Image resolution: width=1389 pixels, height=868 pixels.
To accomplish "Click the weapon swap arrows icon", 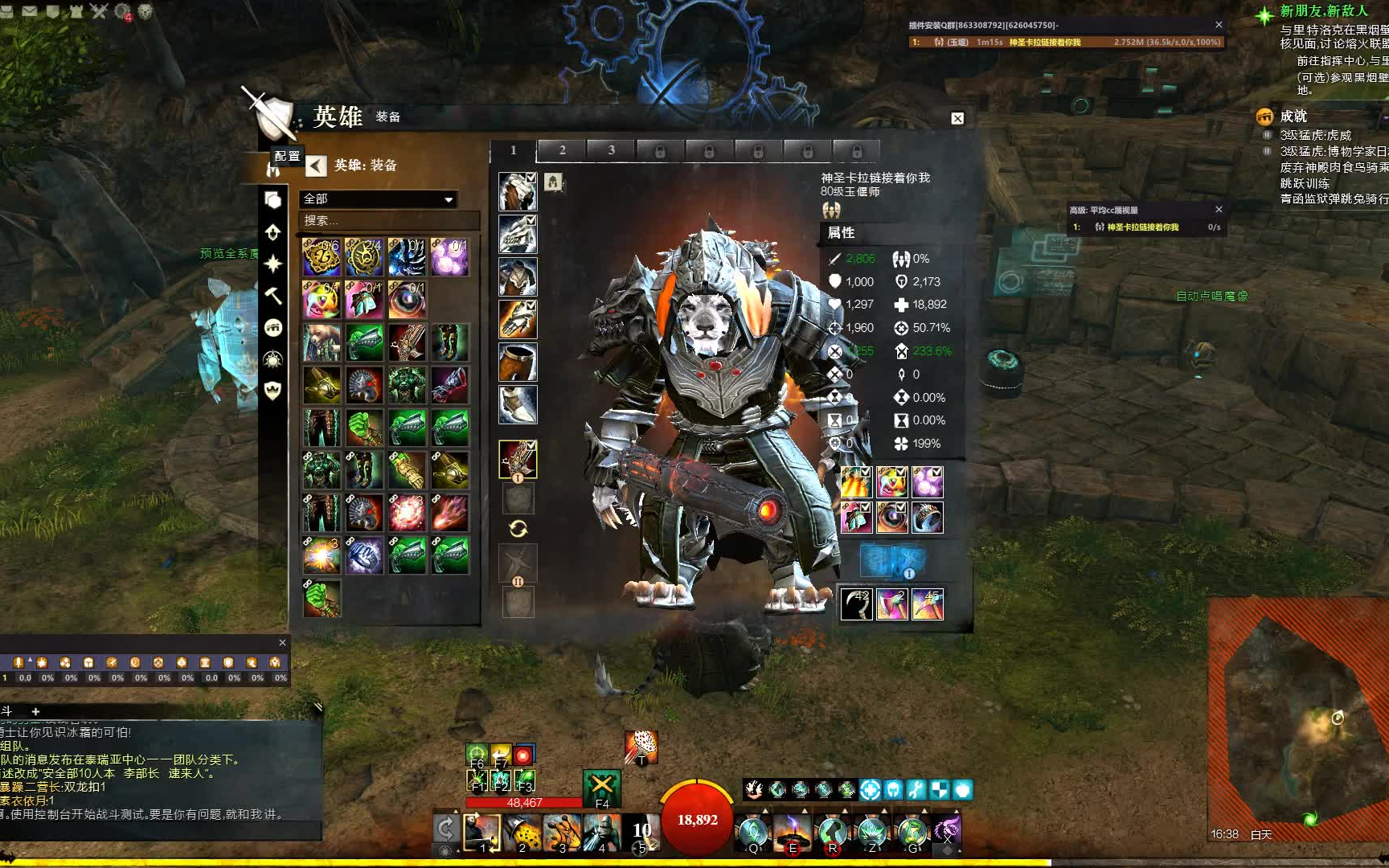I will (518, 528).
